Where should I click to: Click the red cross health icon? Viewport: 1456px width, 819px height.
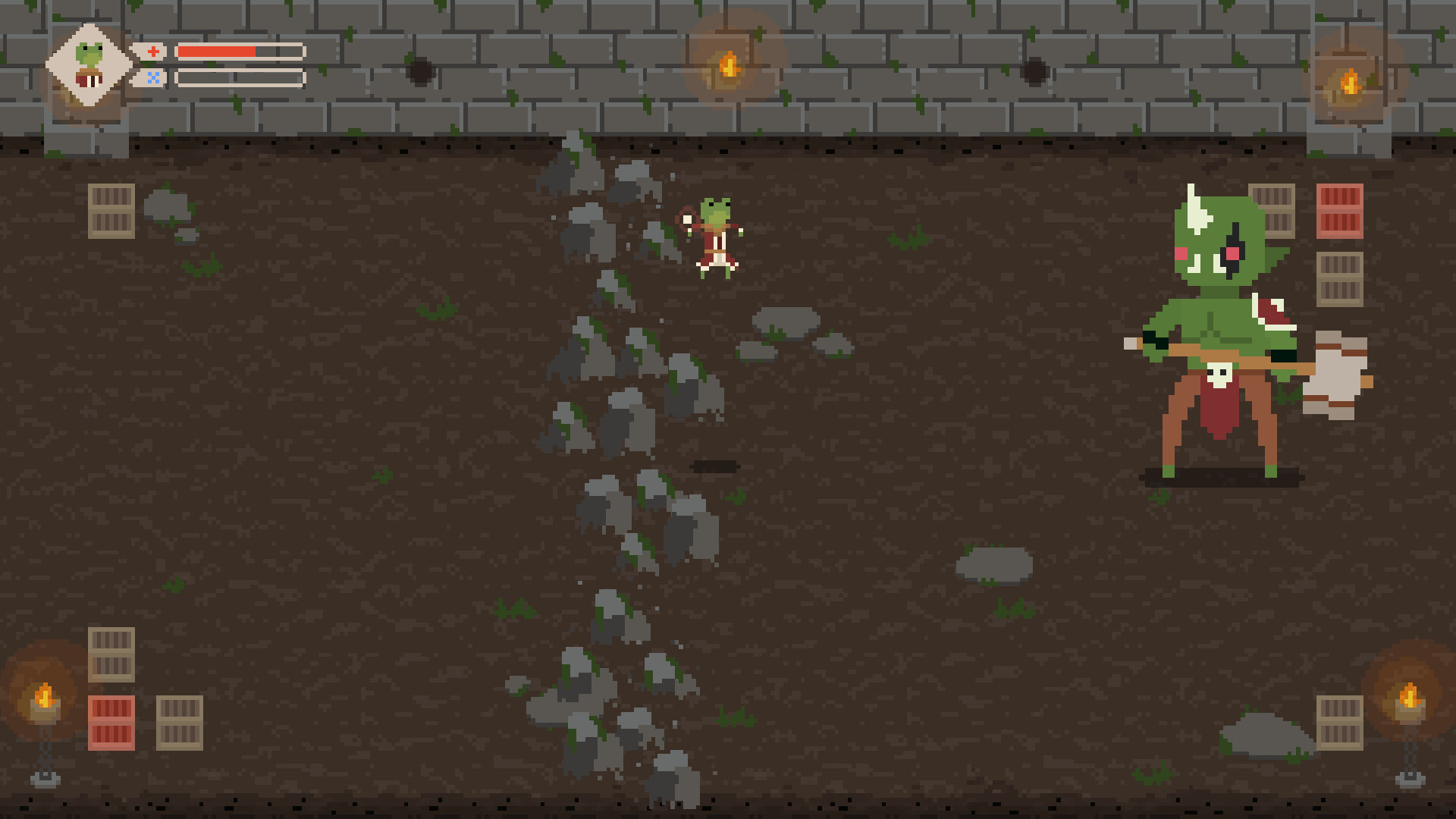click(x=153, y=51)
